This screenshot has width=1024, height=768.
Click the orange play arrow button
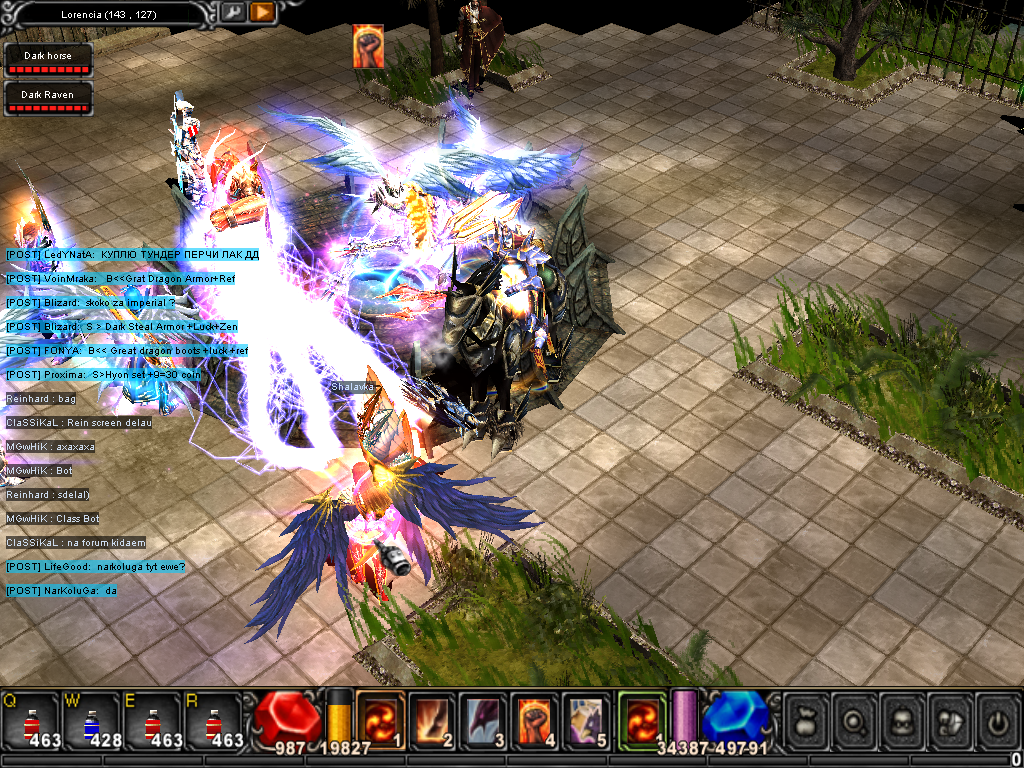[x=262, y=13]
